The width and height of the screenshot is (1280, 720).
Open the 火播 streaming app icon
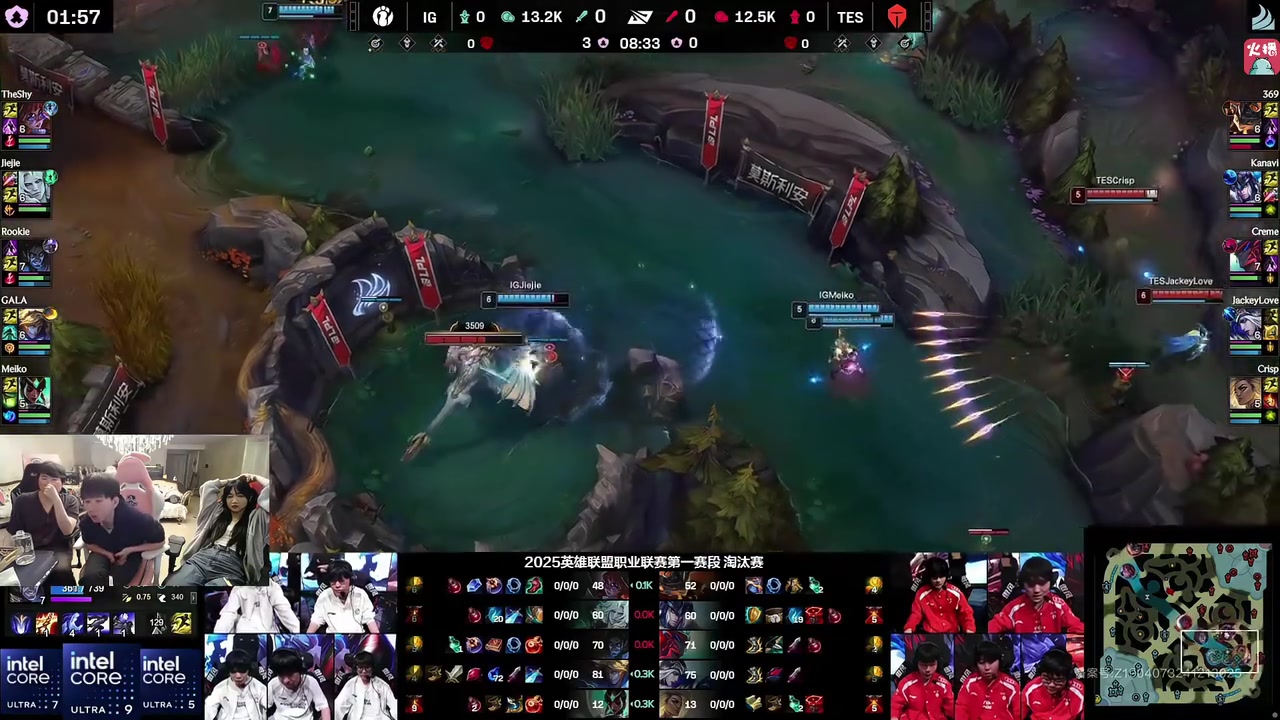click(1262, 57)
